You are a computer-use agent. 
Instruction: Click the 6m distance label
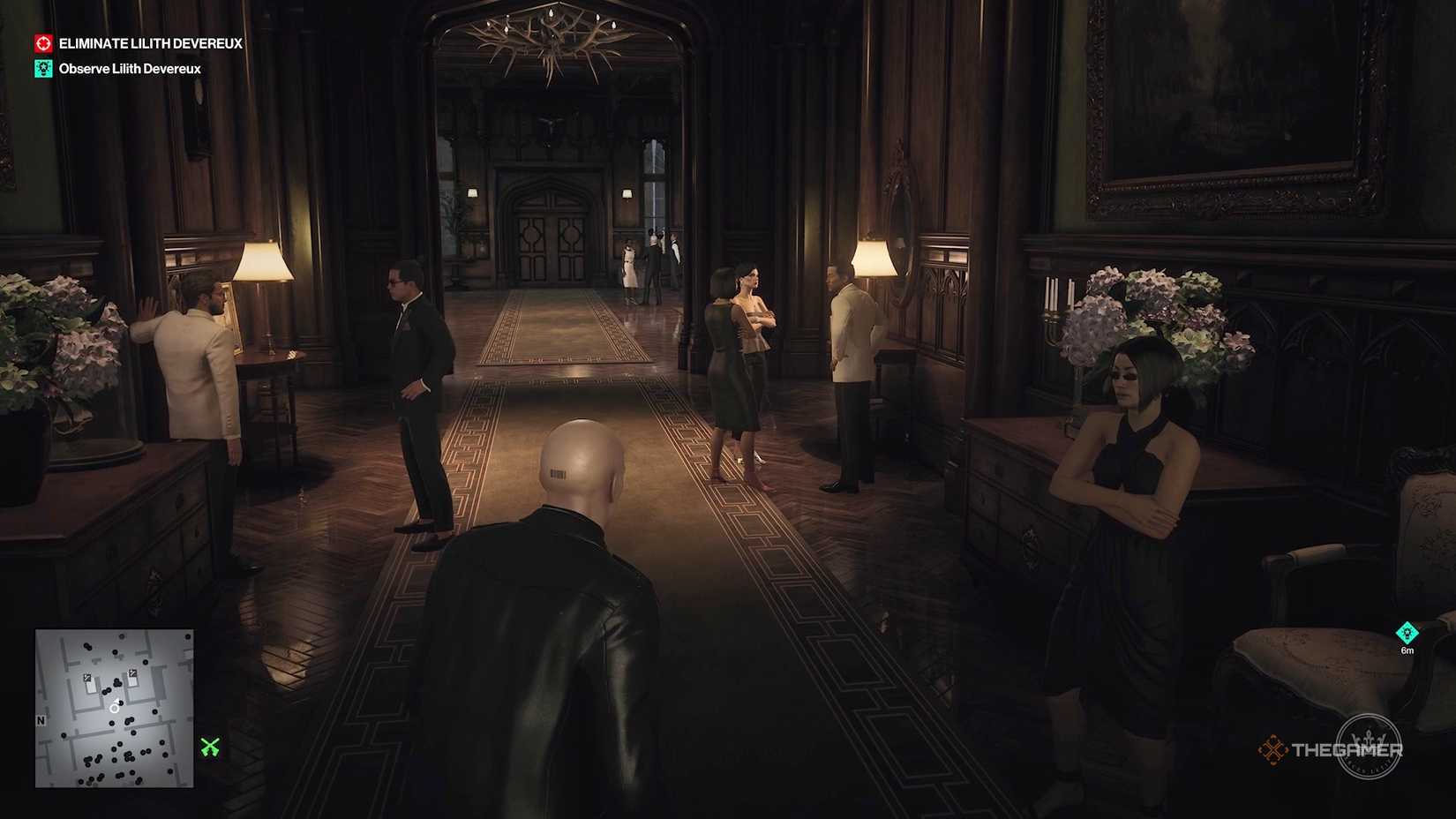[1407, 650]
